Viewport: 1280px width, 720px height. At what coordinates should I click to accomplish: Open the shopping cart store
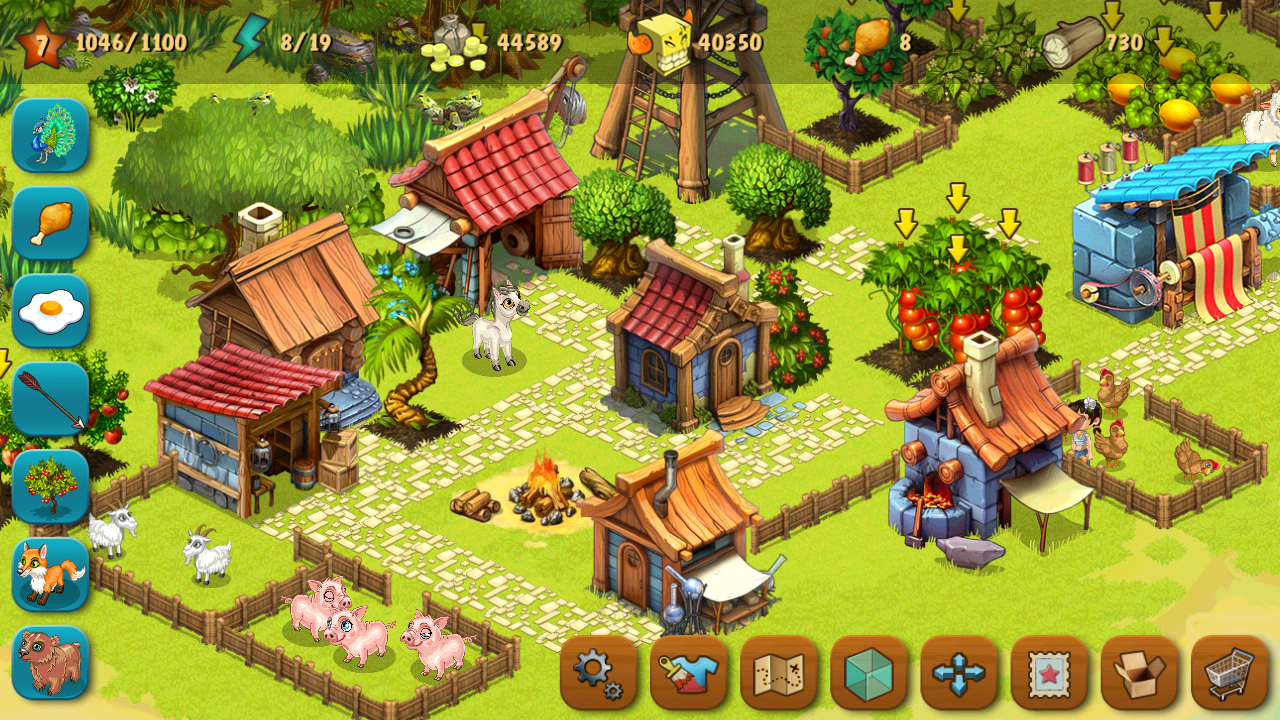(1229, 672)
